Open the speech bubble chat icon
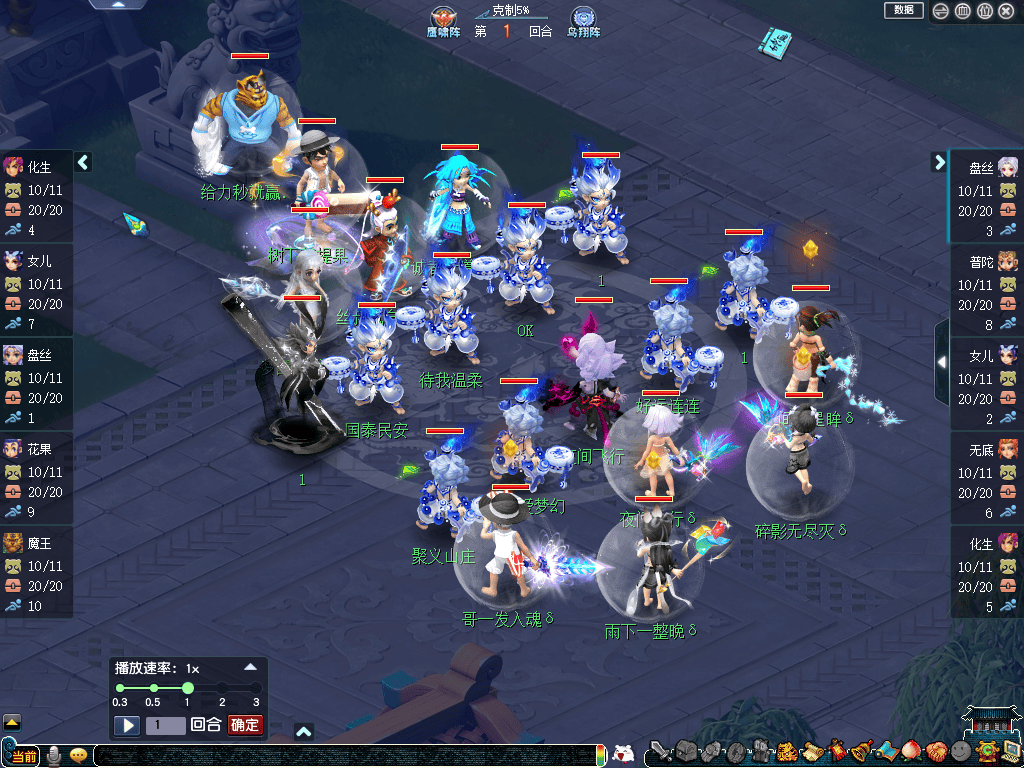The image size is (1024, 768). pos(77,755)
